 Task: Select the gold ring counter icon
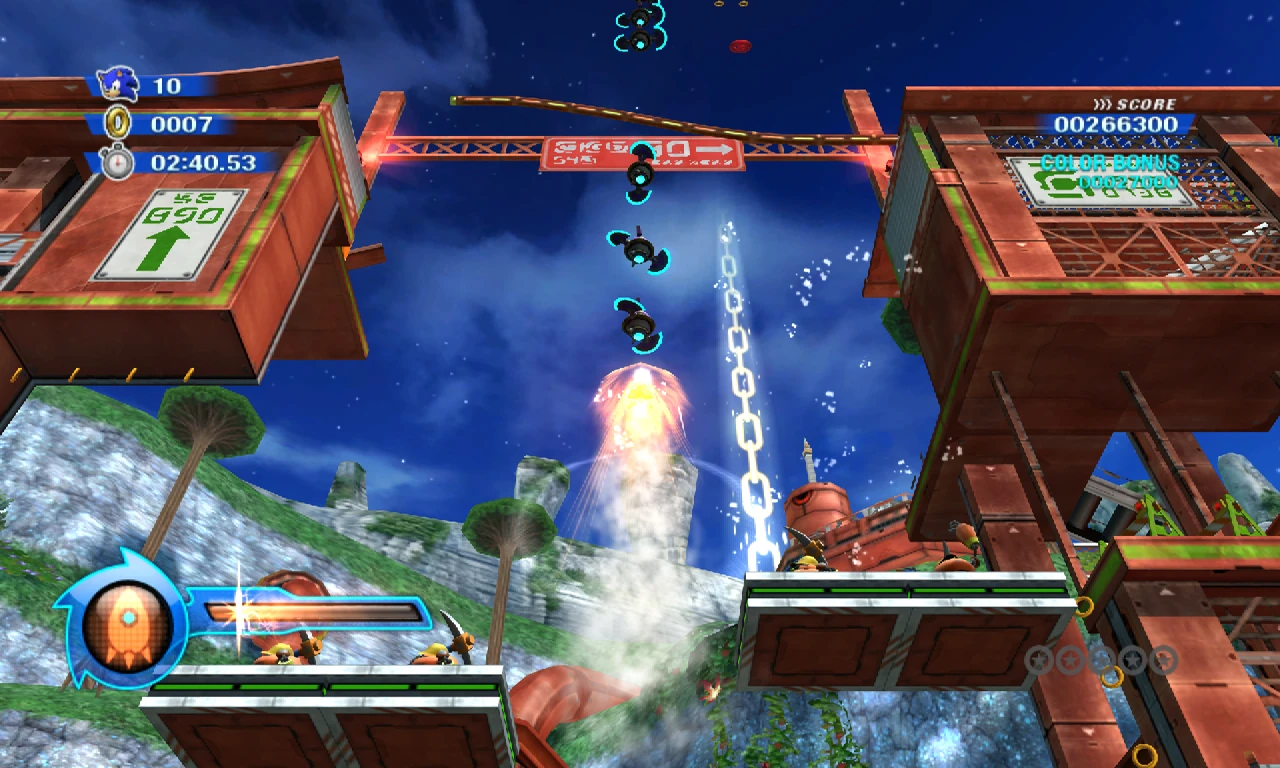[118, 124]
